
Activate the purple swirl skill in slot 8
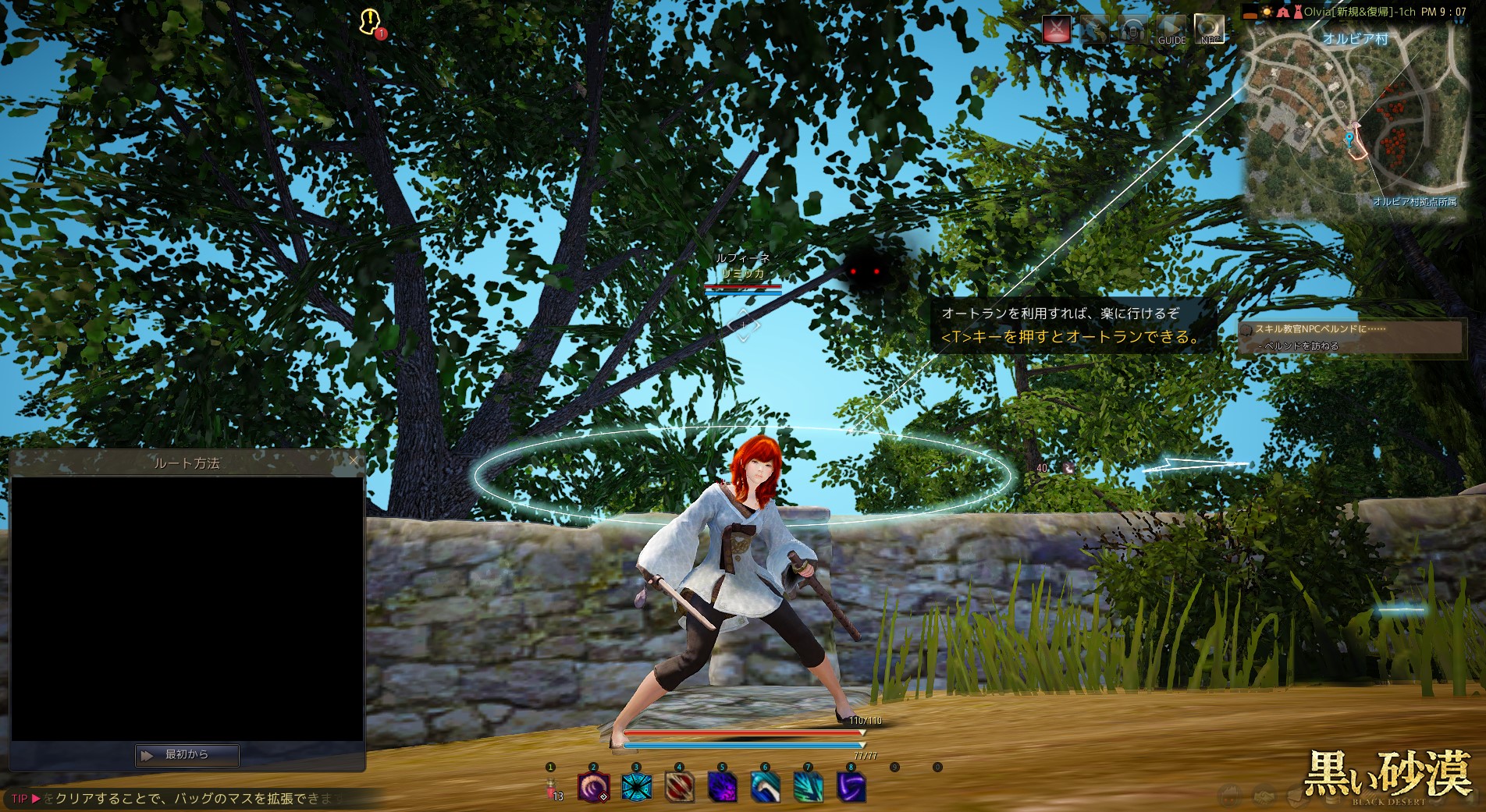coord(851,787)
